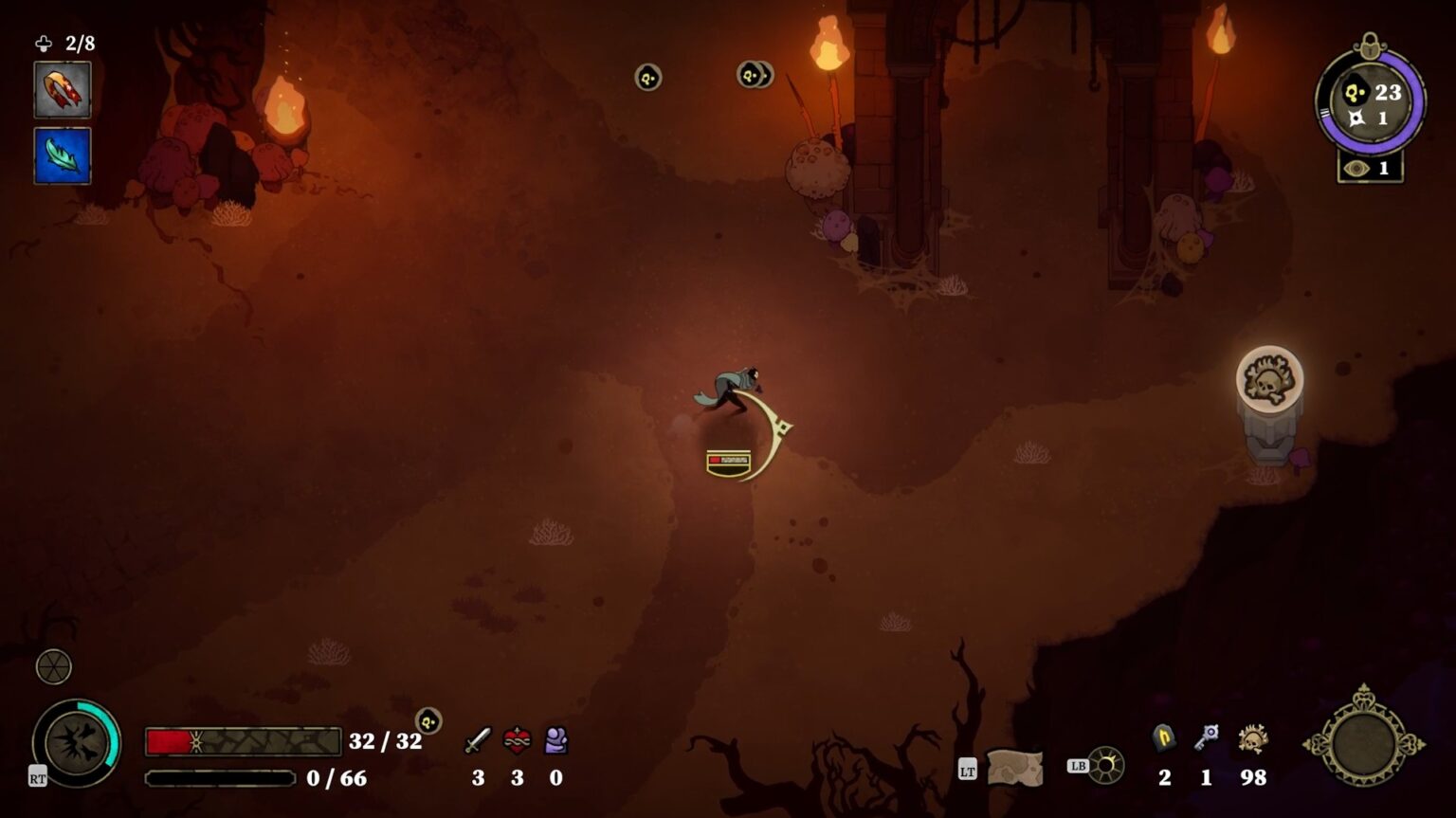
Task: Open the circular minimap frame
Action: coord(1367,744)
